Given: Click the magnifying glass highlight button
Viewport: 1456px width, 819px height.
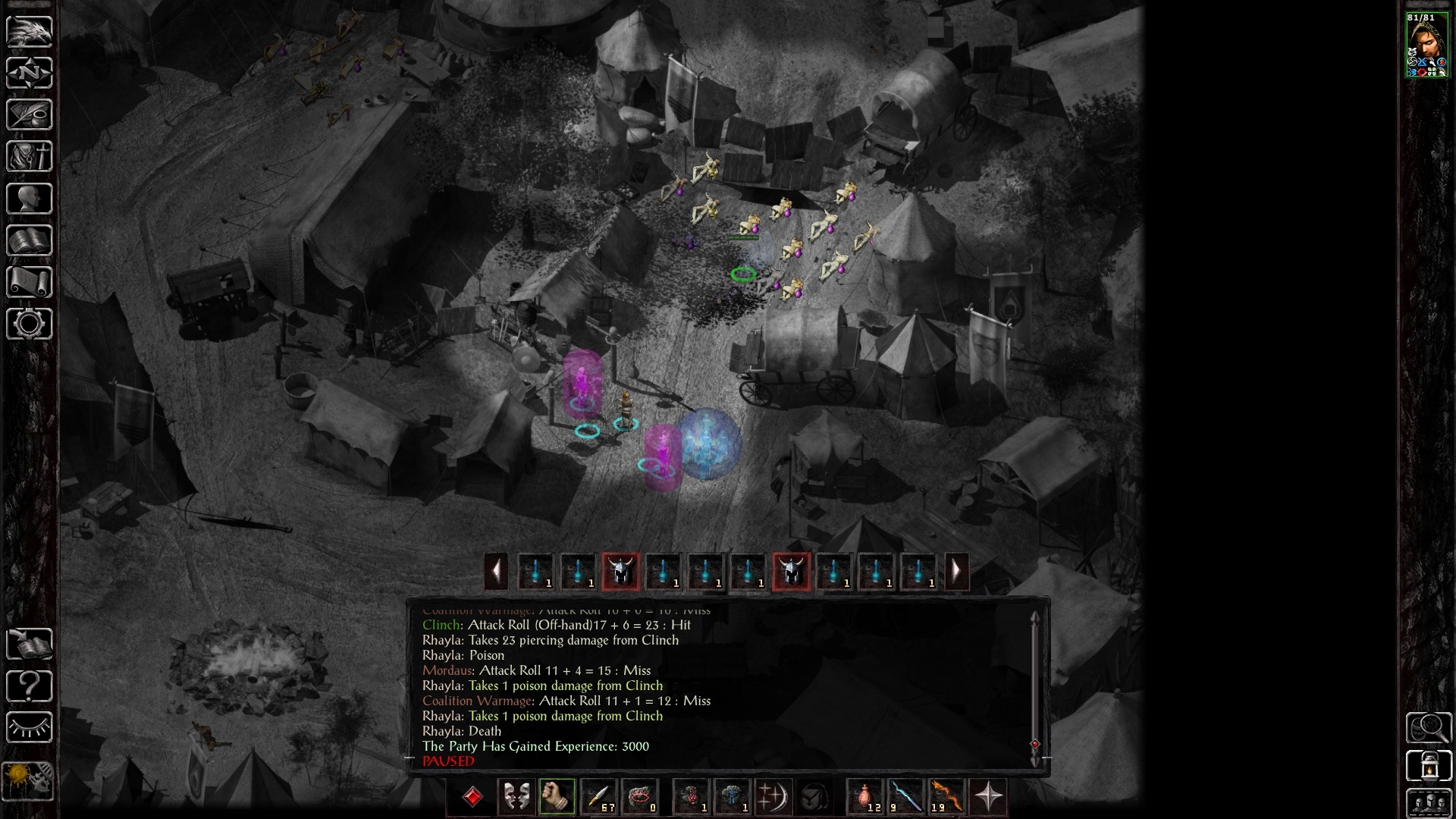Looking at the screenshot, I should (x=1429, y=727).
